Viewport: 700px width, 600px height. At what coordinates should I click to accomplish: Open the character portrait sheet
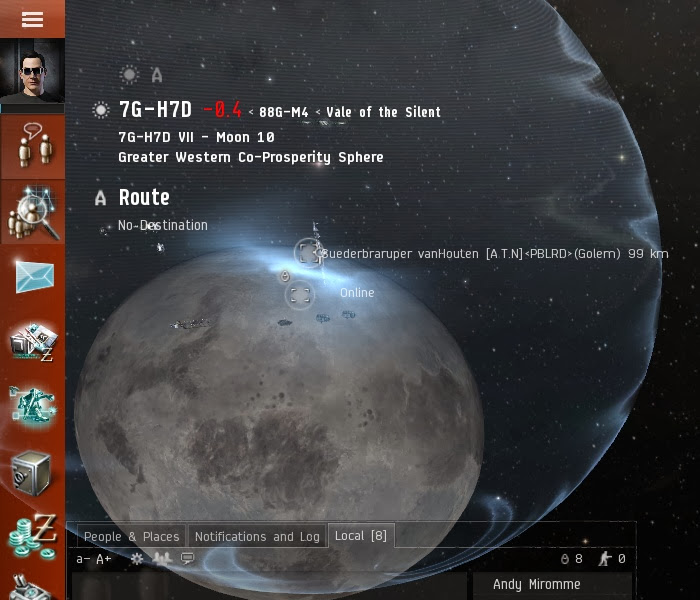(x=32, y=72)
